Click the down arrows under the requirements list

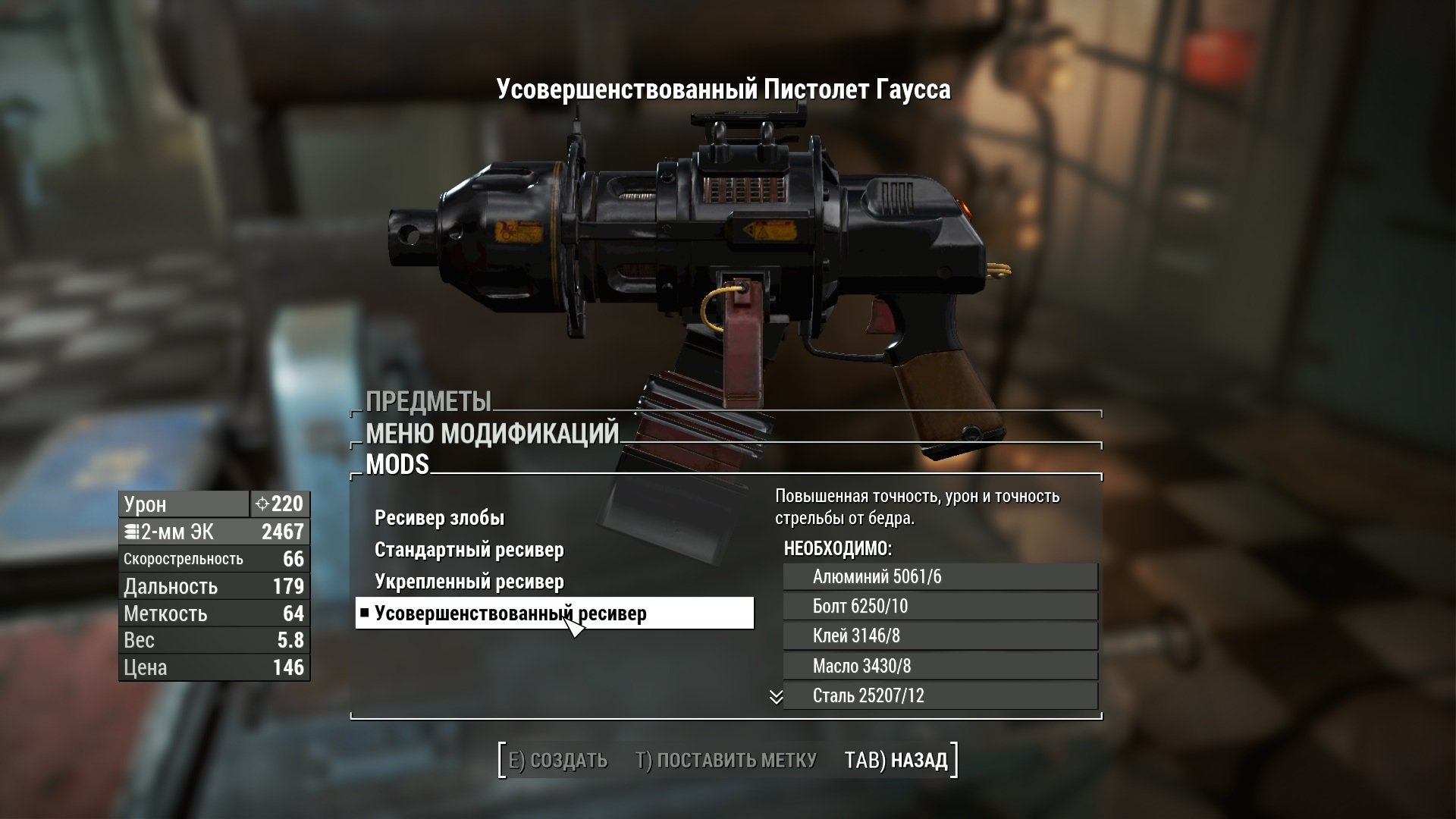tap(776, 697)
